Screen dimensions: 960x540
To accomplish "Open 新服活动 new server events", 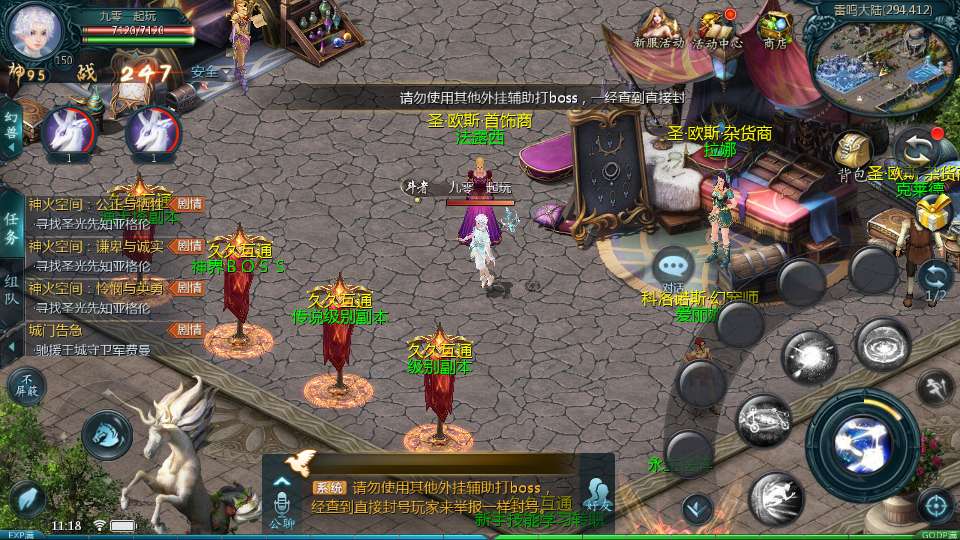I will point(657,28).
